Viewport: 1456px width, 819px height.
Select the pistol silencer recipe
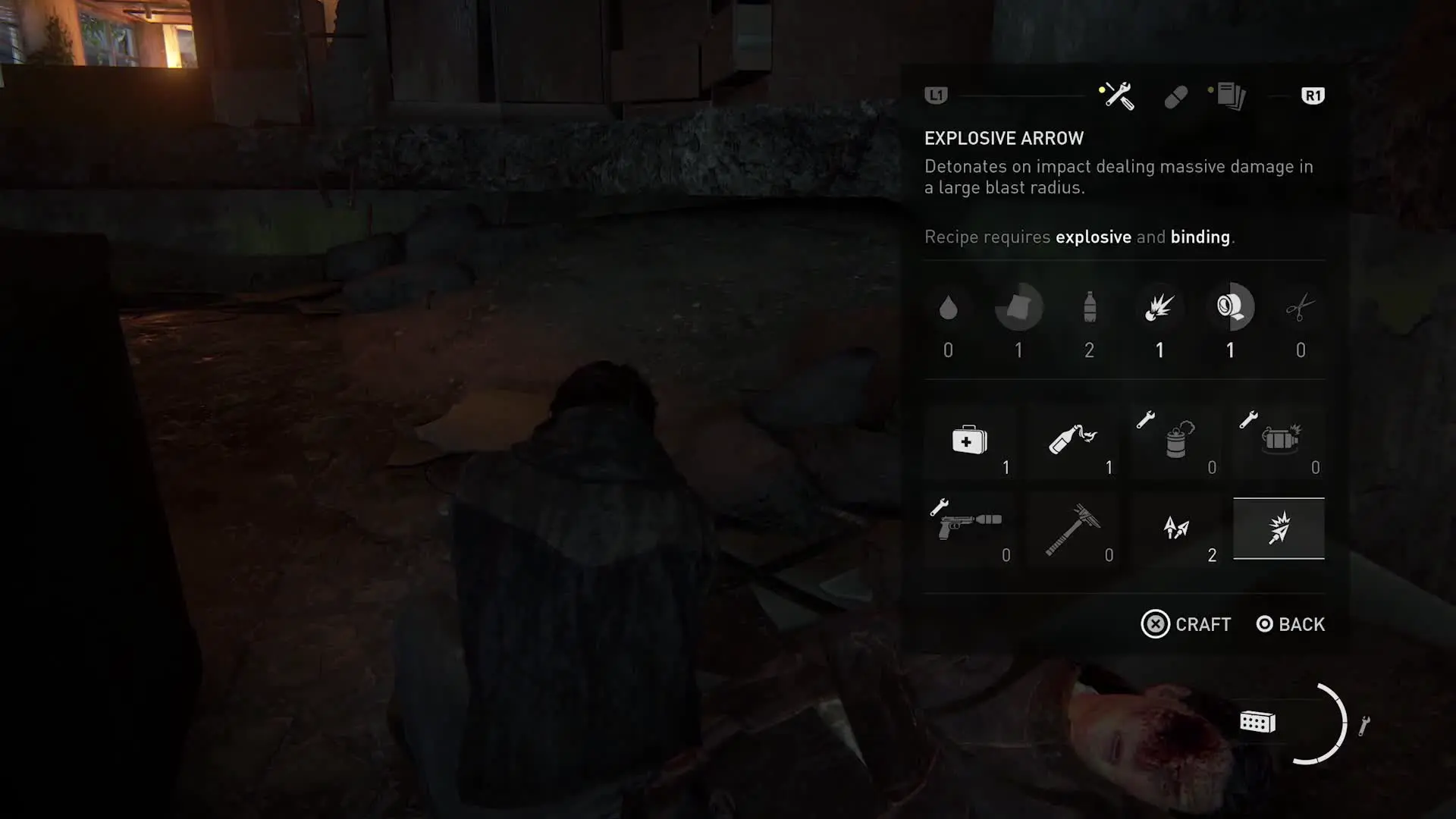[970, 529]
